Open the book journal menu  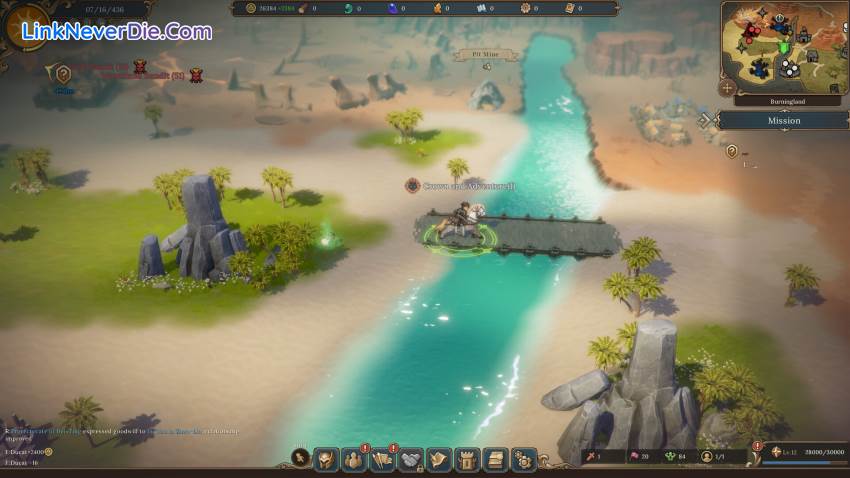(495, 459)
